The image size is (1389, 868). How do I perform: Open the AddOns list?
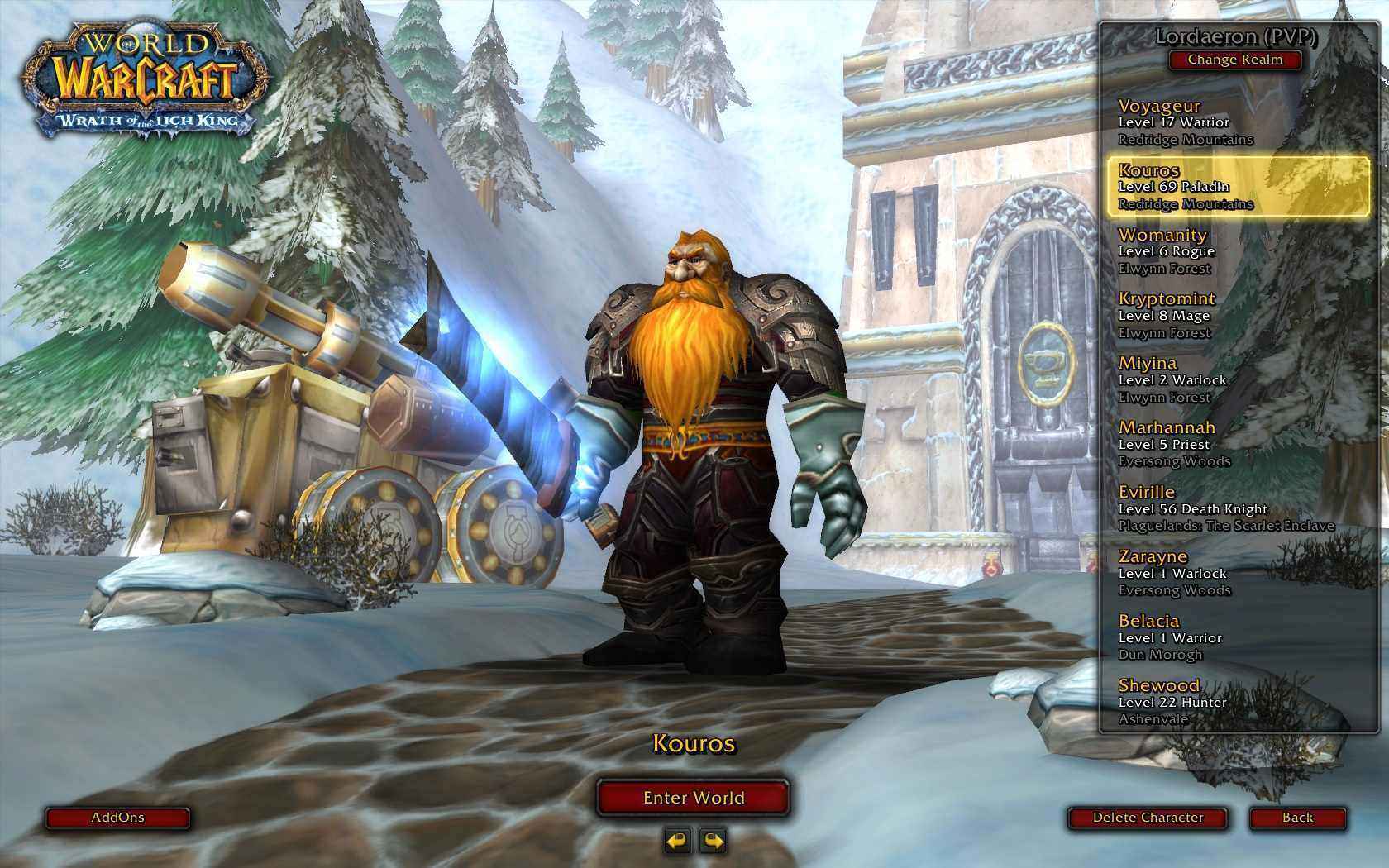tap(117, 818)
